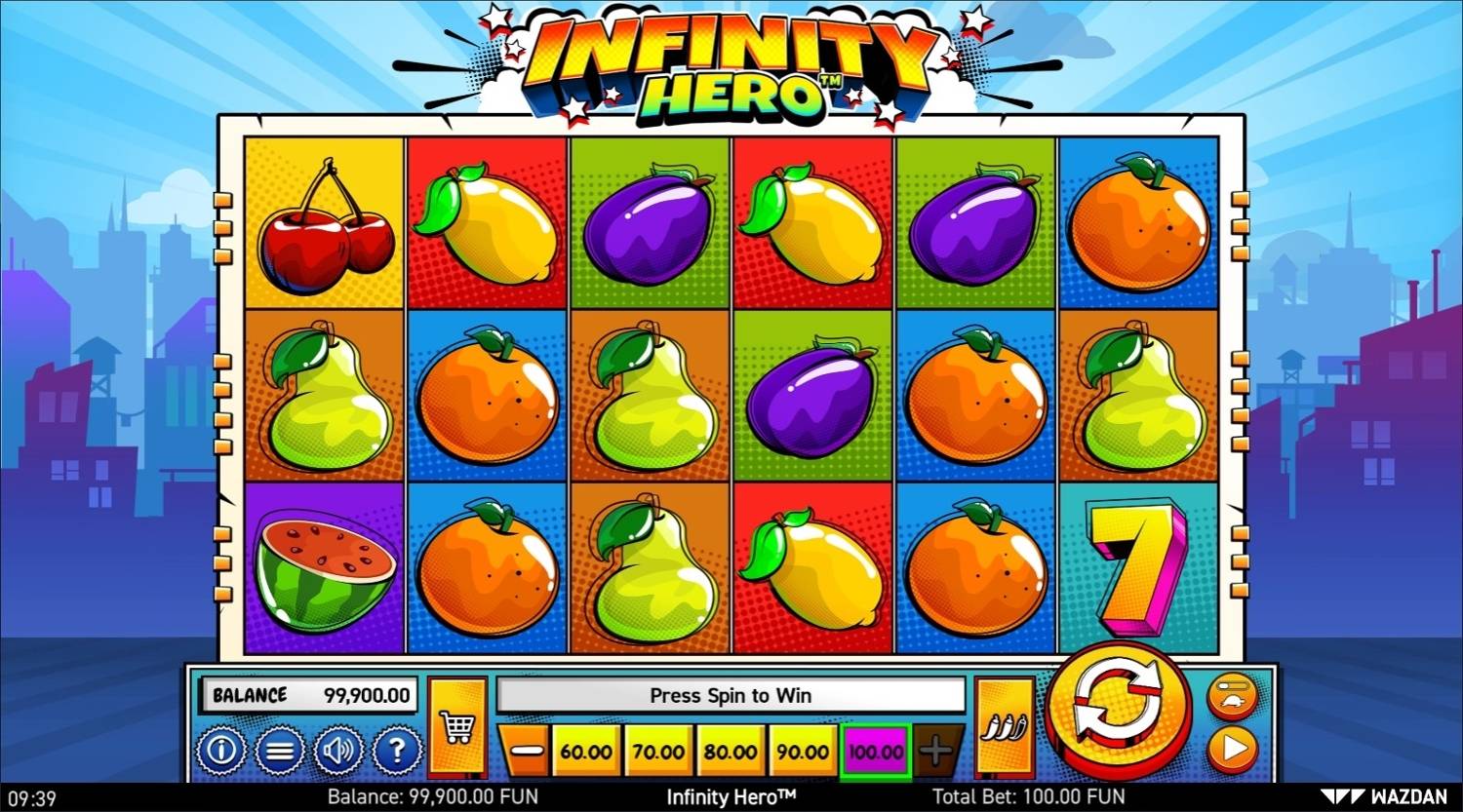Click the Press Spin to Win bar
The width and height of the screenshot is (1463, 812).
click(x=731, y=695)
